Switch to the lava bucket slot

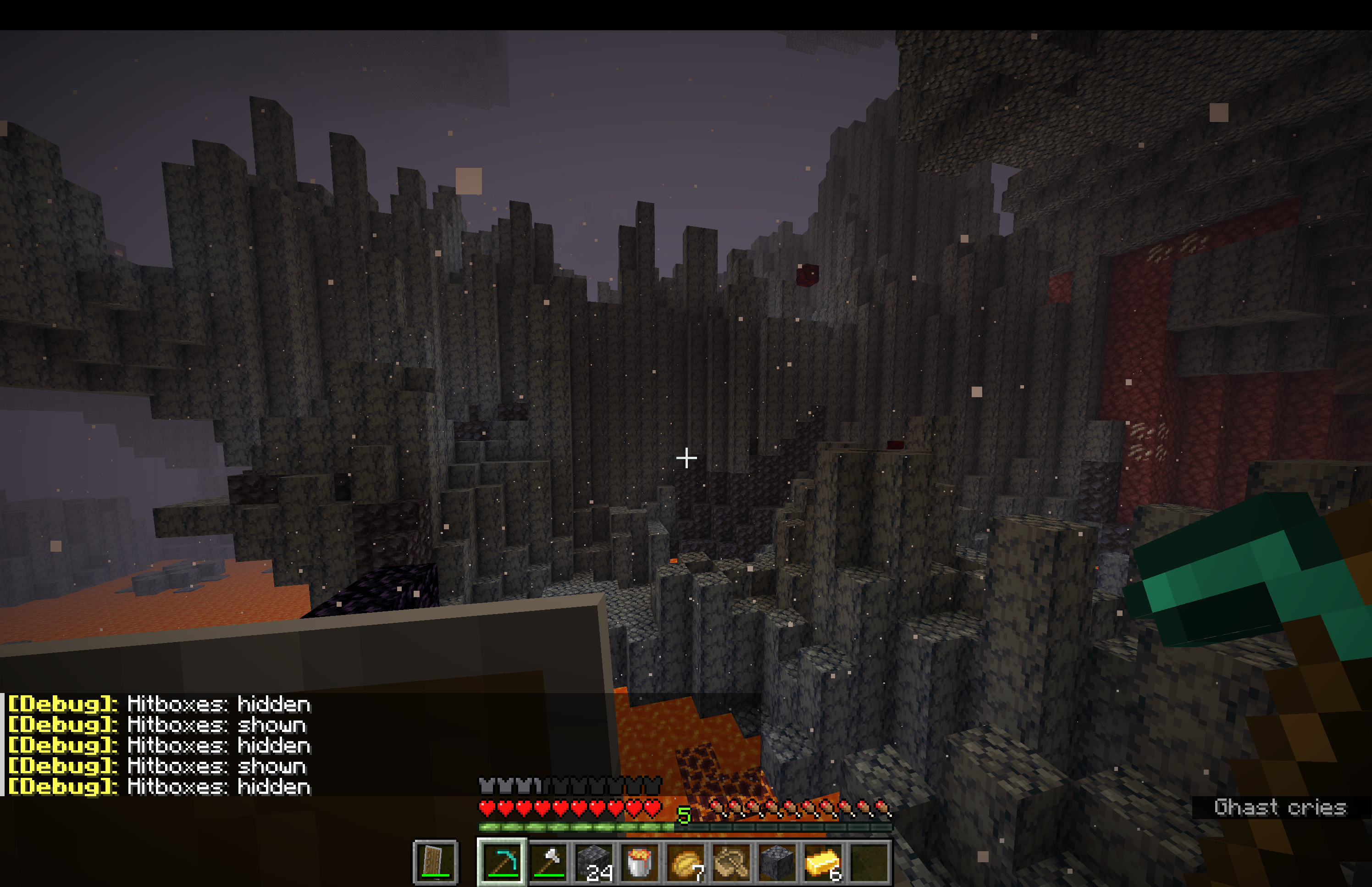(x=640, y=862)
